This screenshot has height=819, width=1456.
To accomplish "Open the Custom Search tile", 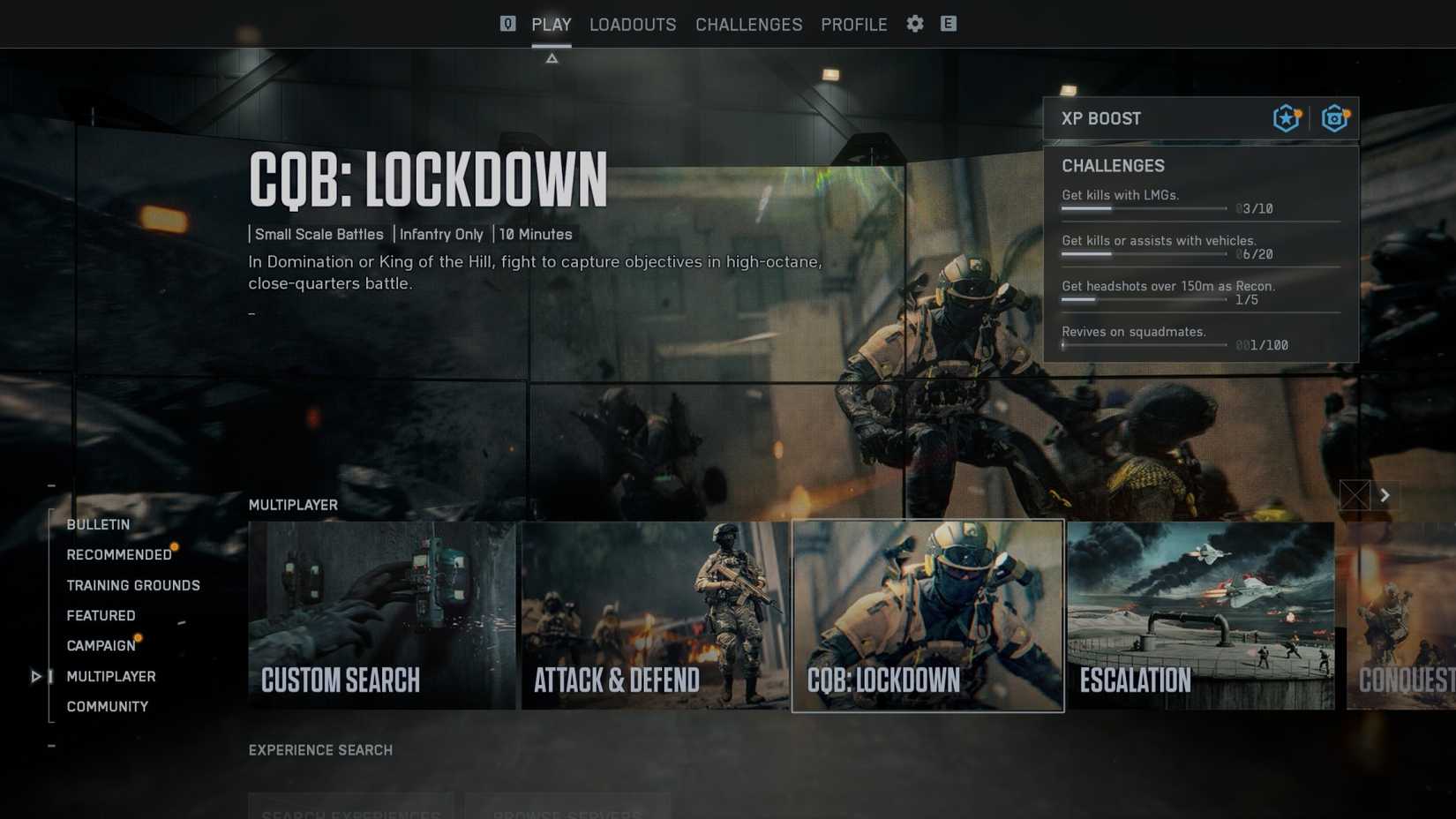I will point(383,613).
